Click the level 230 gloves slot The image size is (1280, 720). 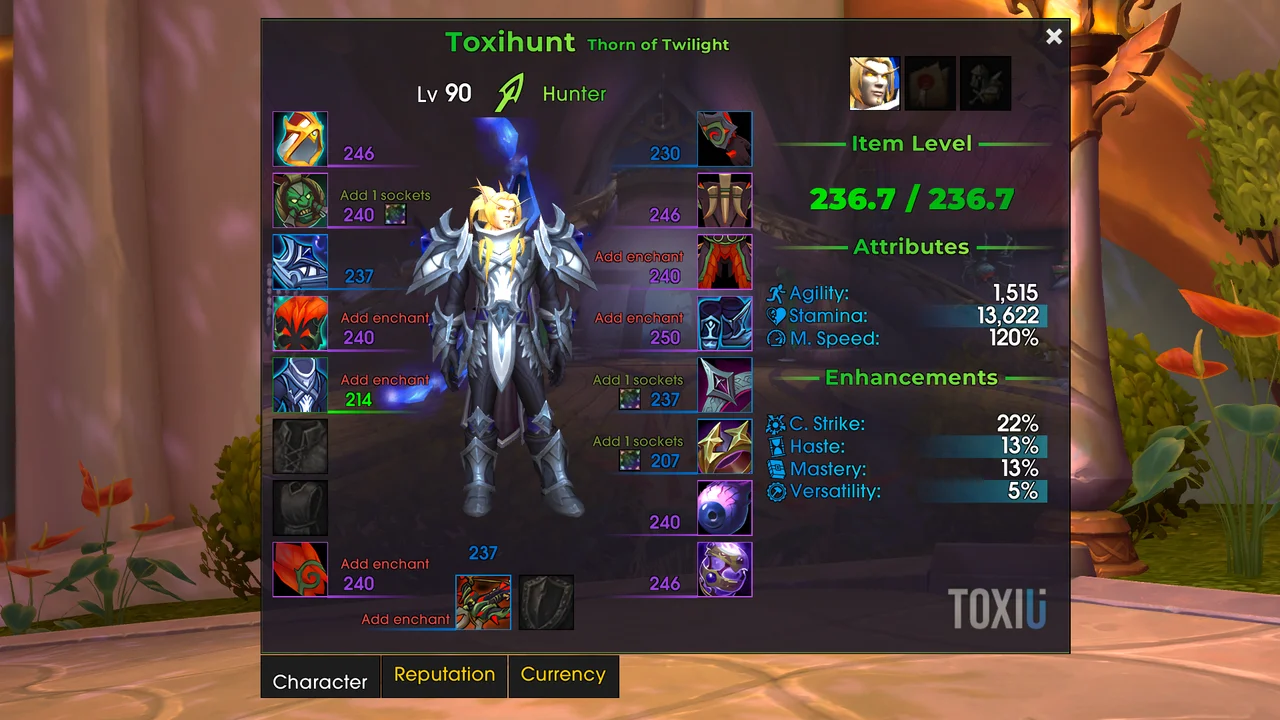(724, 139)
